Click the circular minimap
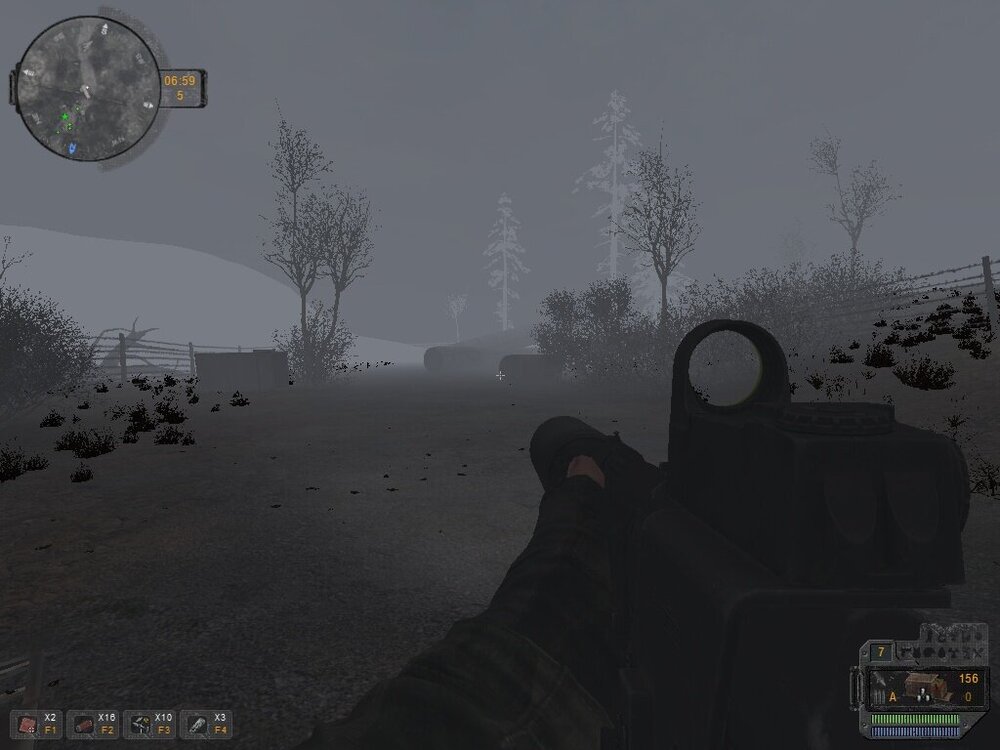This screenshot has height=750, width=1000. pyautogui.click(x=87, y=92)
